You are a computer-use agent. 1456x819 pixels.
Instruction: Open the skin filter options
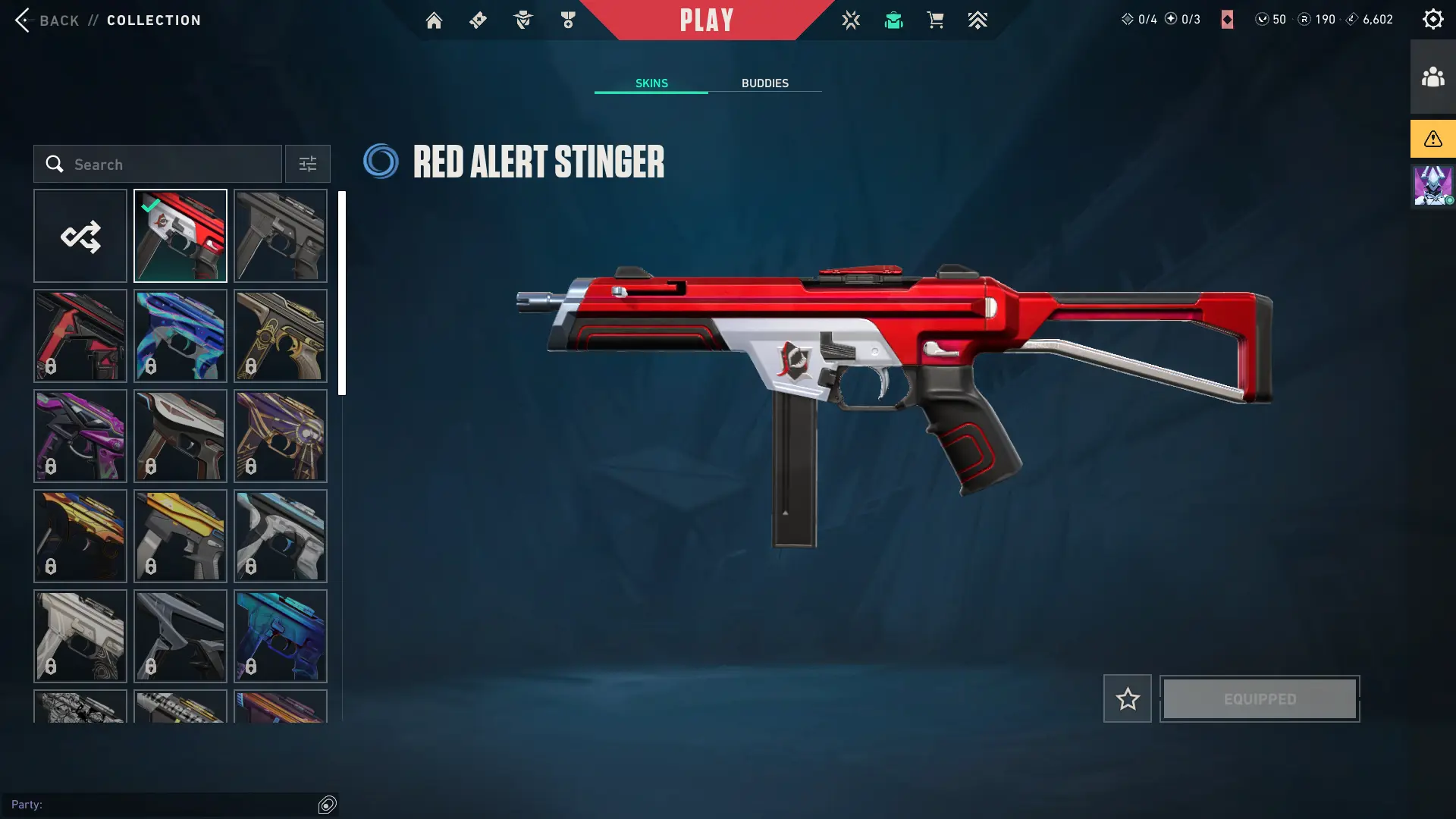307,165
